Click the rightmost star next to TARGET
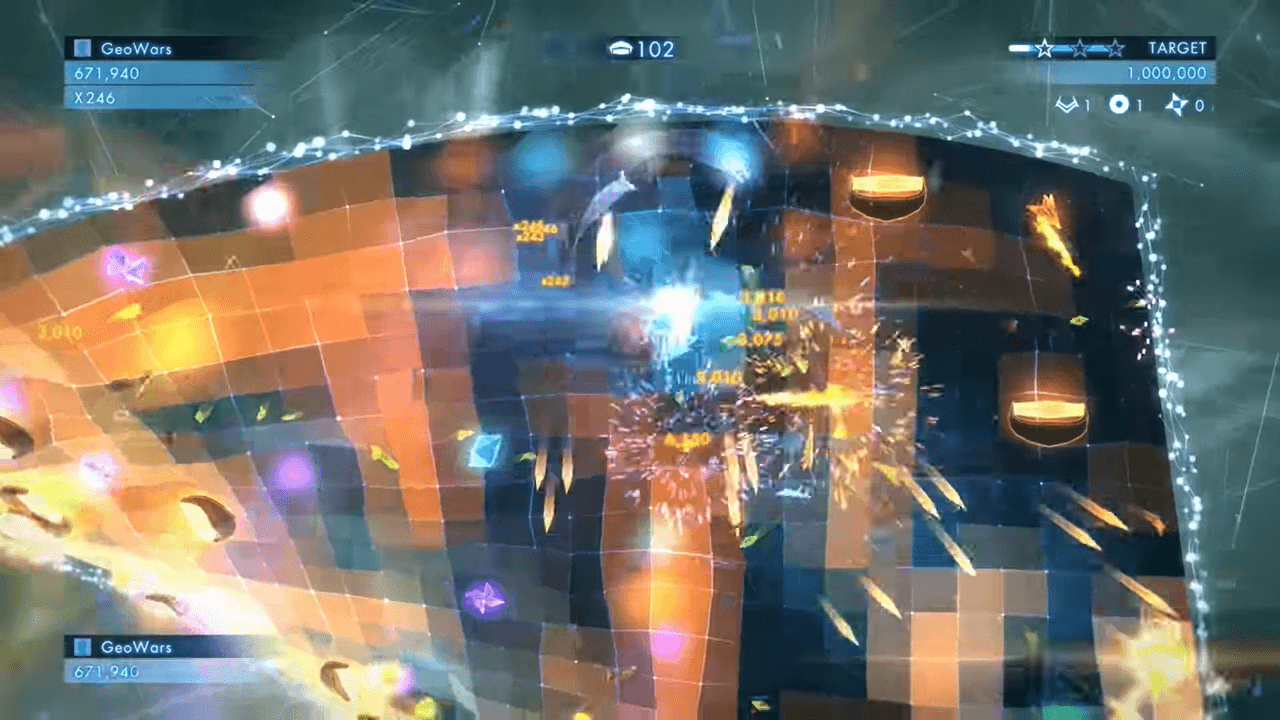Screen dimensions: 1280x720 (1116, 48)
